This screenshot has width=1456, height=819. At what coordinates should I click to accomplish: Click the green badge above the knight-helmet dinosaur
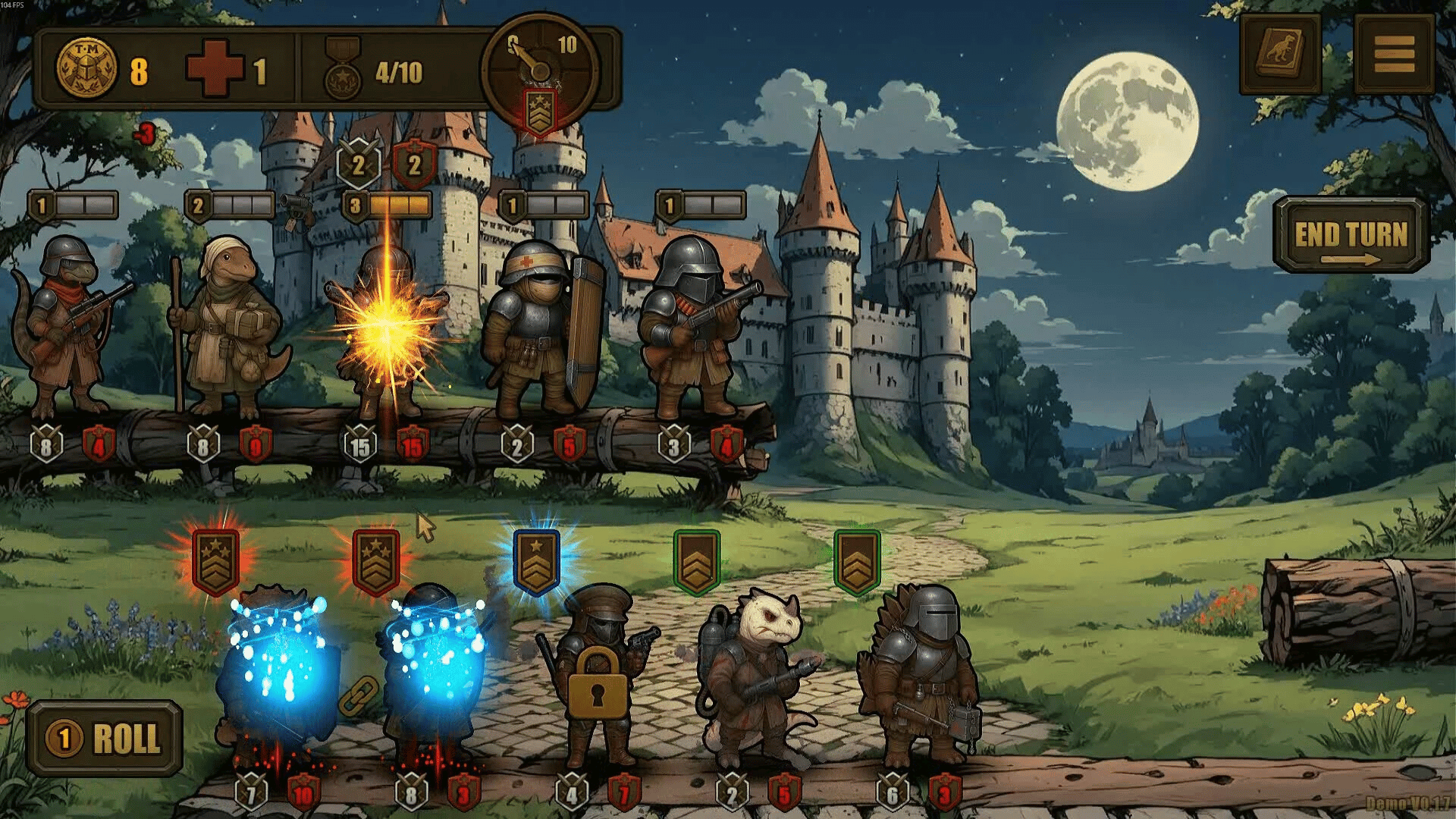tap(857, 561)
